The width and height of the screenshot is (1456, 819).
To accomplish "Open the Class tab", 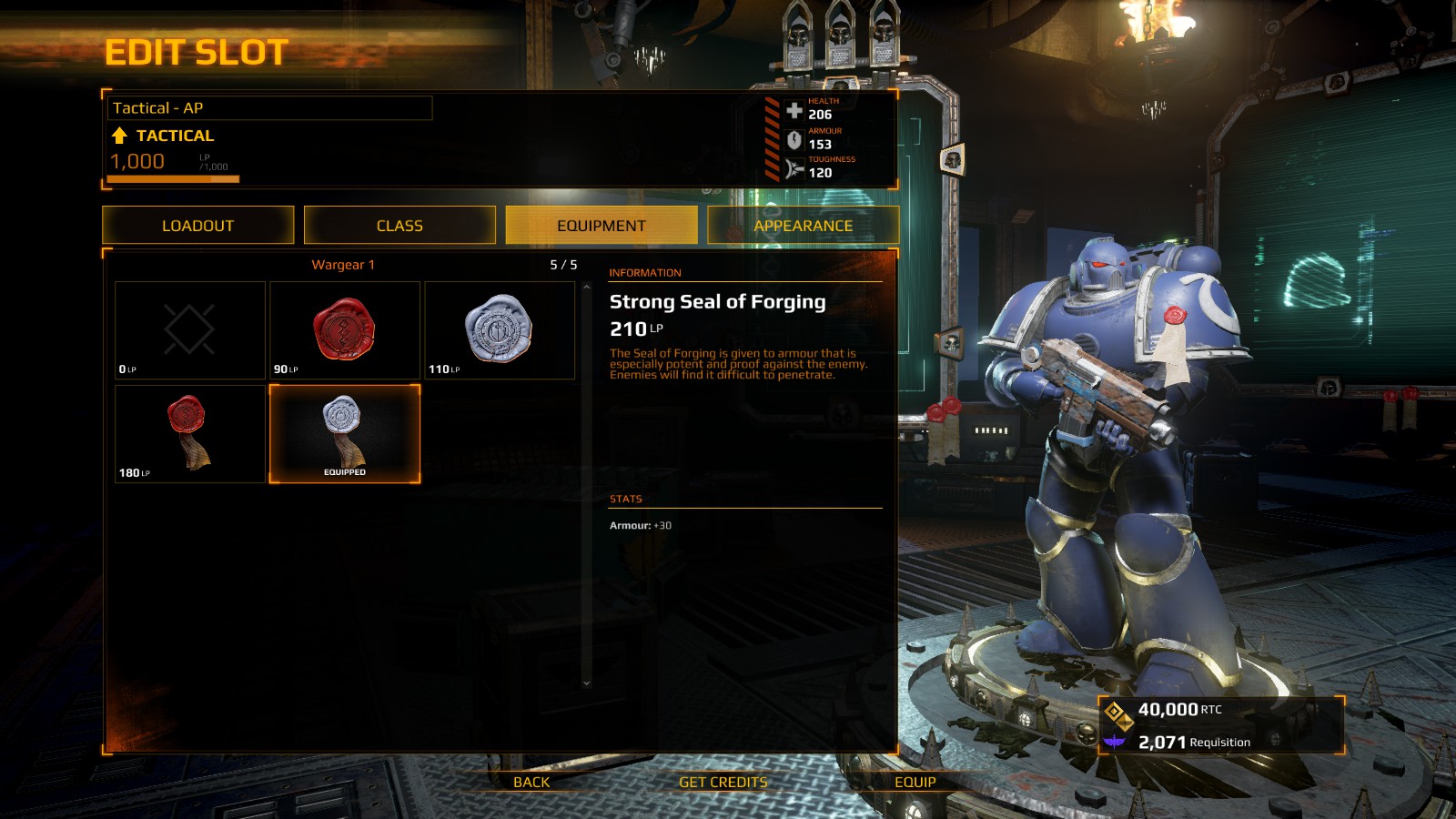I will pyautogui.click(x=399, y=226).
